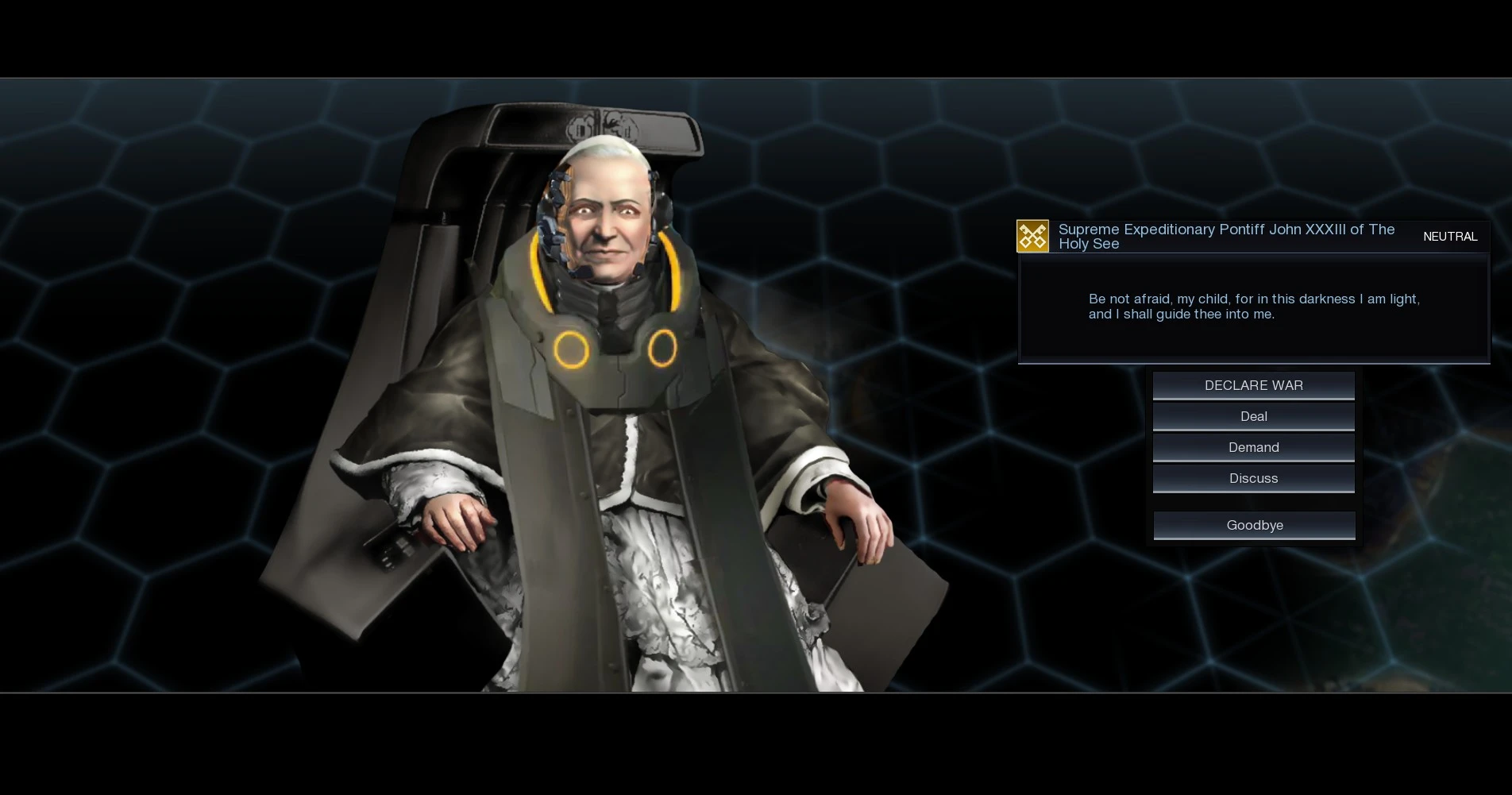Click the pontiff's dialogue text box
1512x795 pixels.
point(1253,308)
